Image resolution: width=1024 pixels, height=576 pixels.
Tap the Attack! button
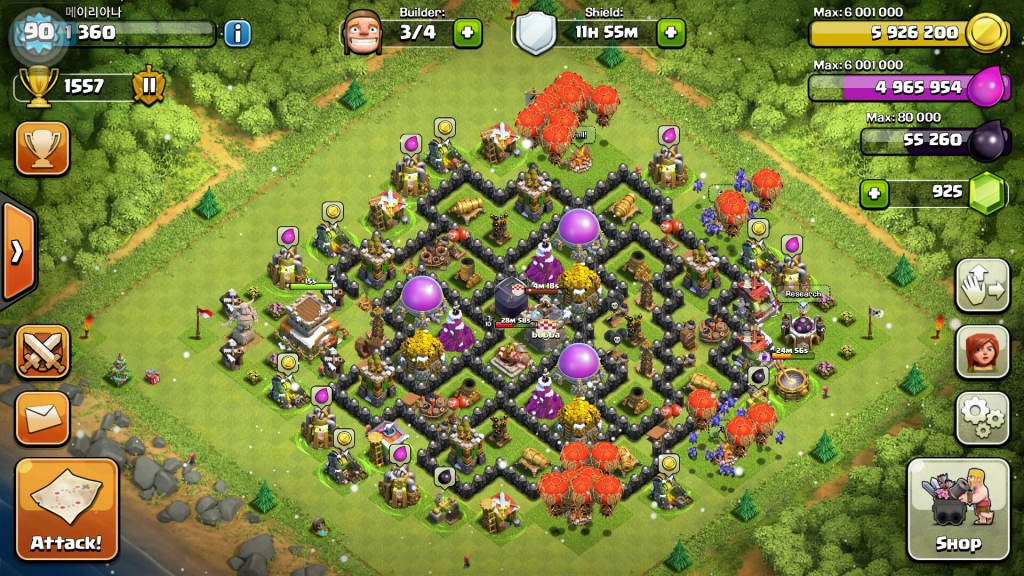[67, 509]
